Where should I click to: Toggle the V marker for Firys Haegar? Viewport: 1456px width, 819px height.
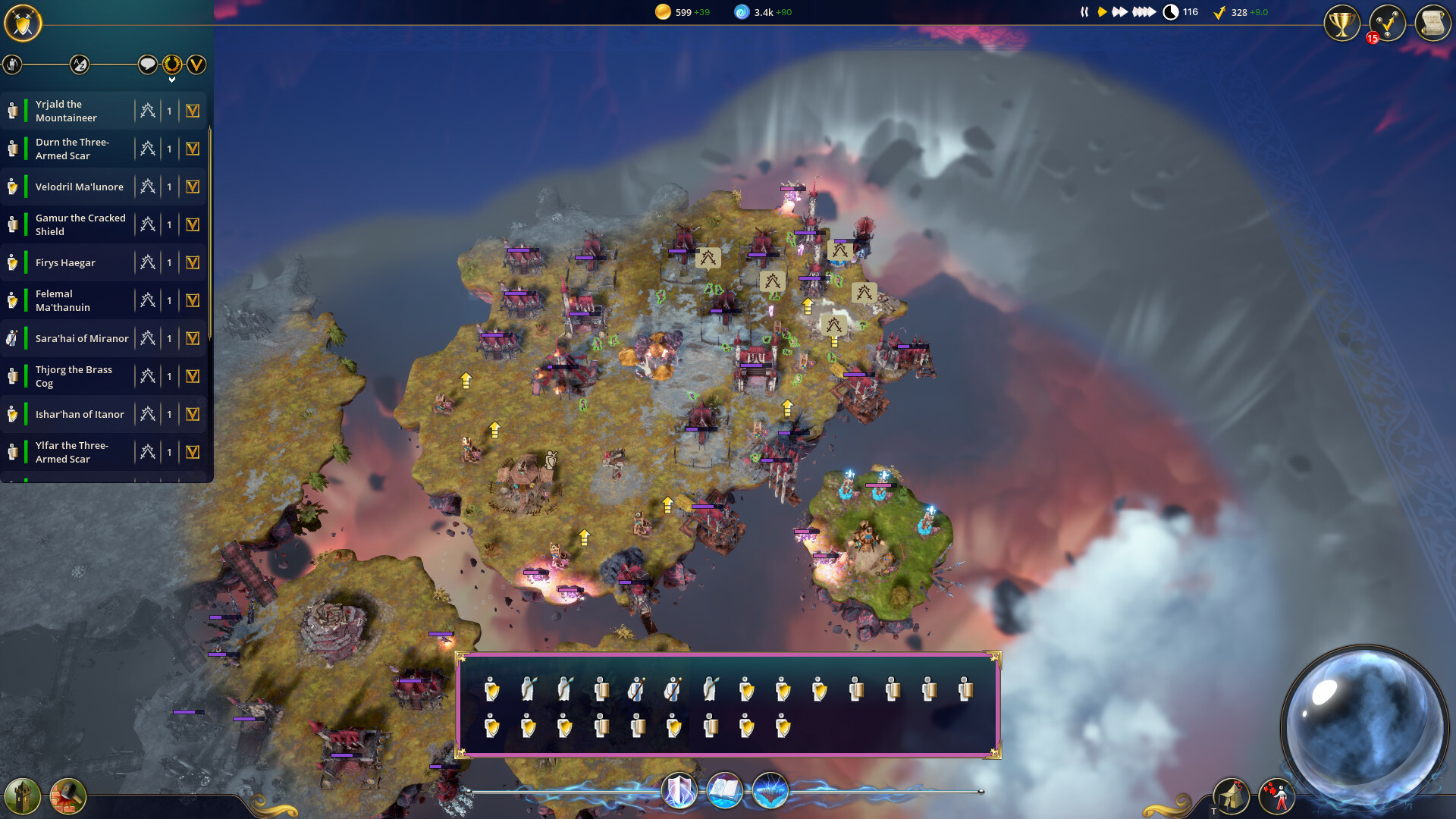(x=192, y=262)
